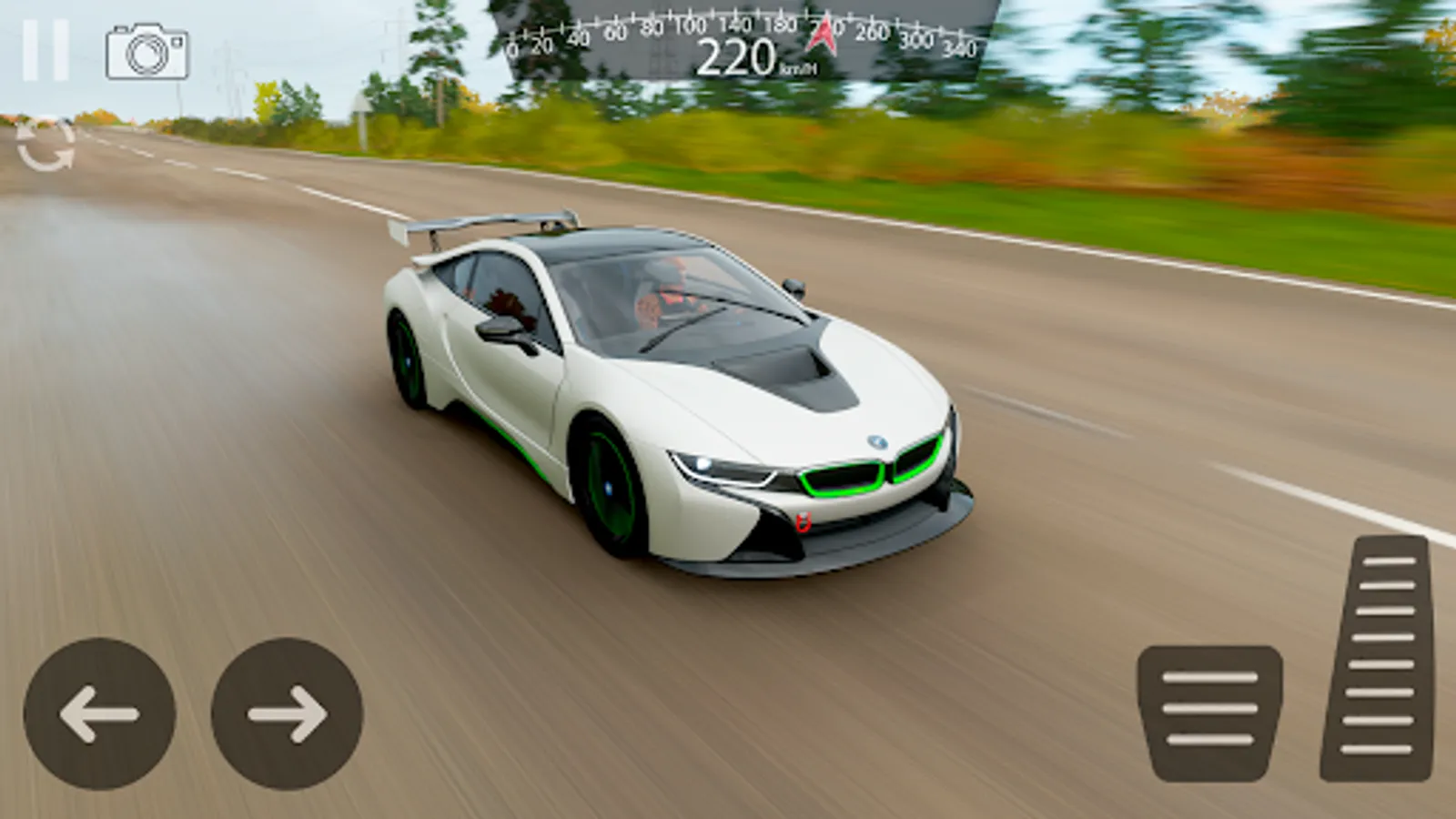
Task: Tap the circular arrows reset icon
Action: 45,146
